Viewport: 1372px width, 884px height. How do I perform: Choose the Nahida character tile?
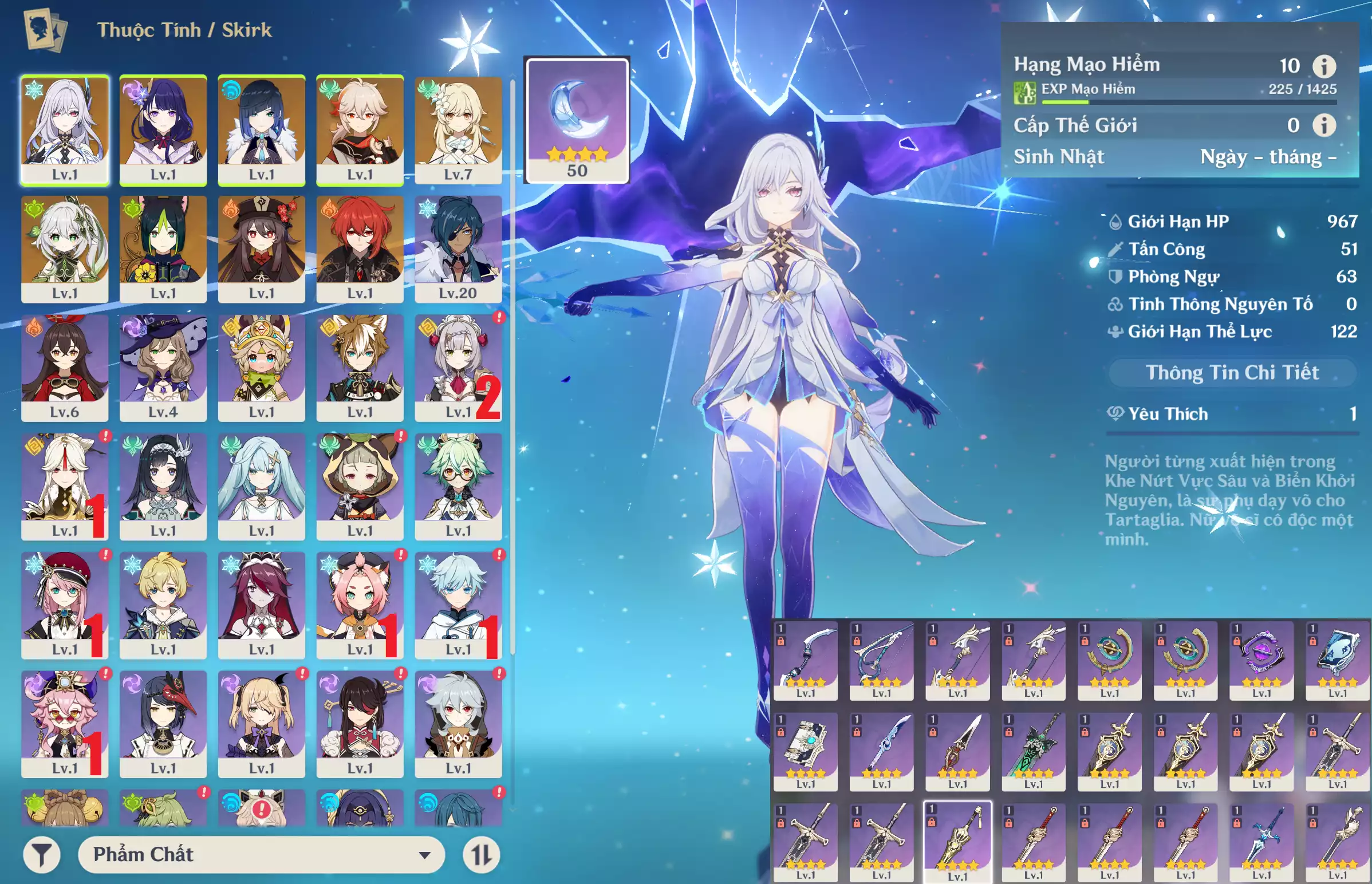[x=65, y=248]
